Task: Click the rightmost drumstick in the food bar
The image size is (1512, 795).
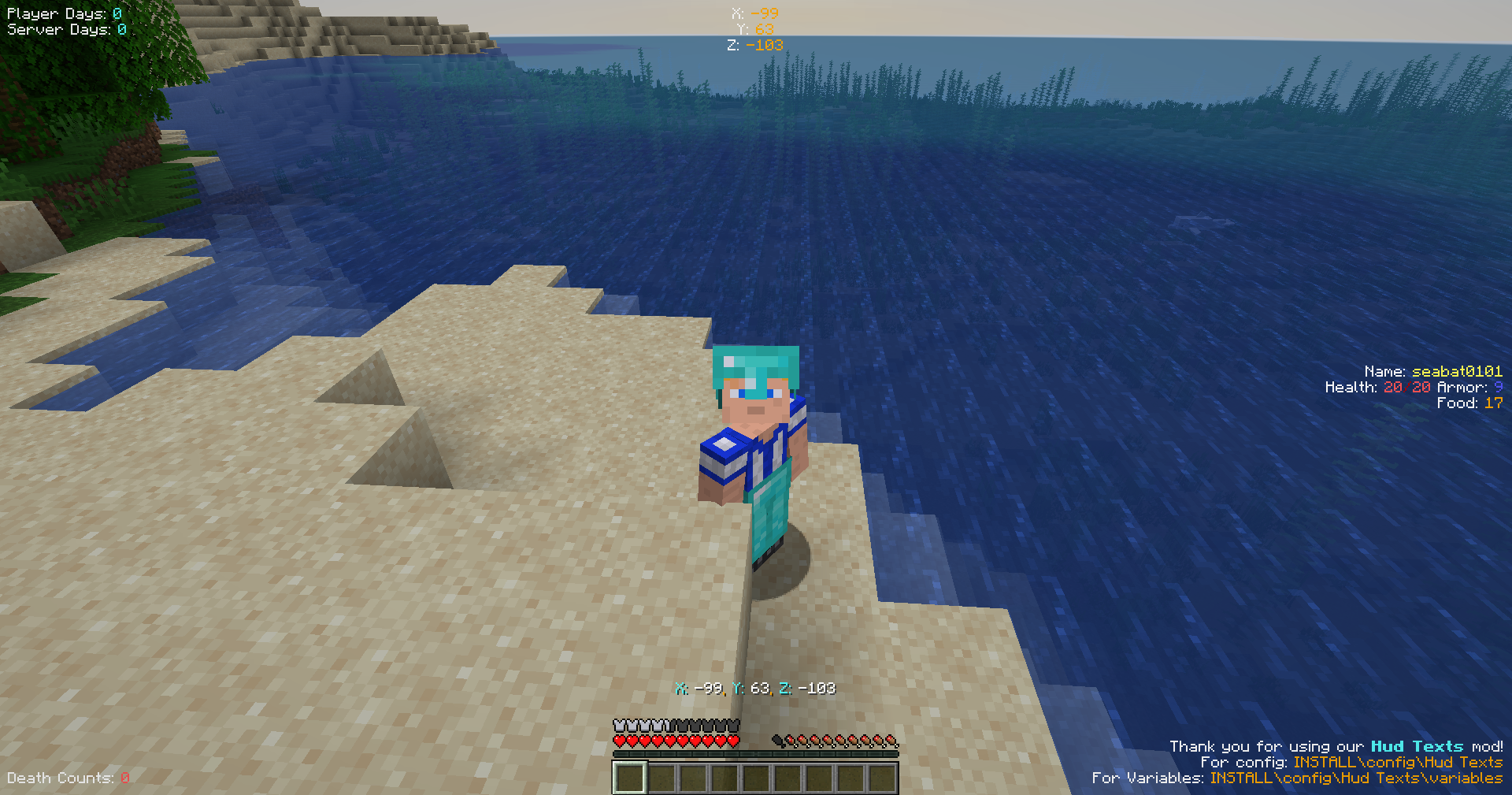Action: point(891,741)
